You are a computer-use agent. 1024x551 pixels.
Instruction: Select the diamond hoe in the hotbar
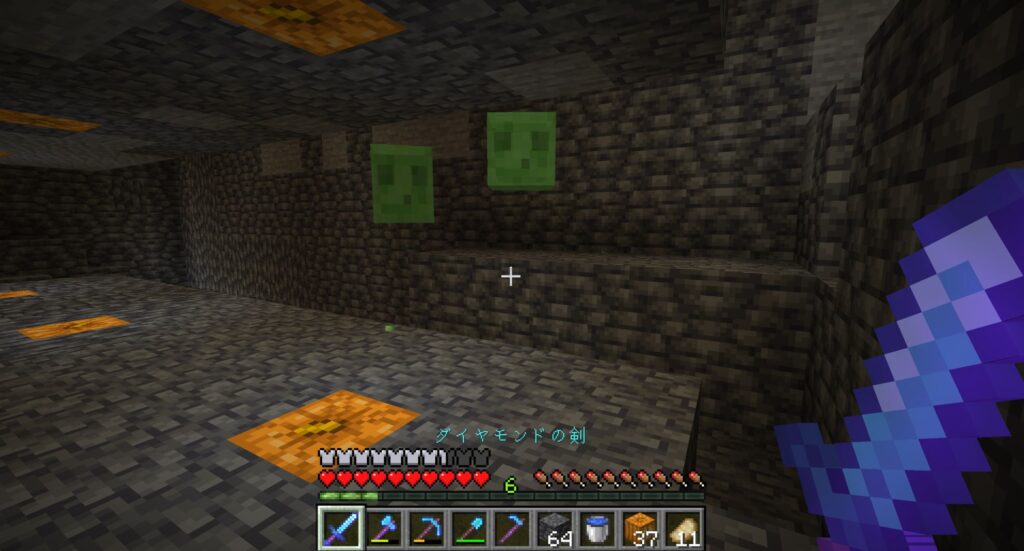(511, 526)
